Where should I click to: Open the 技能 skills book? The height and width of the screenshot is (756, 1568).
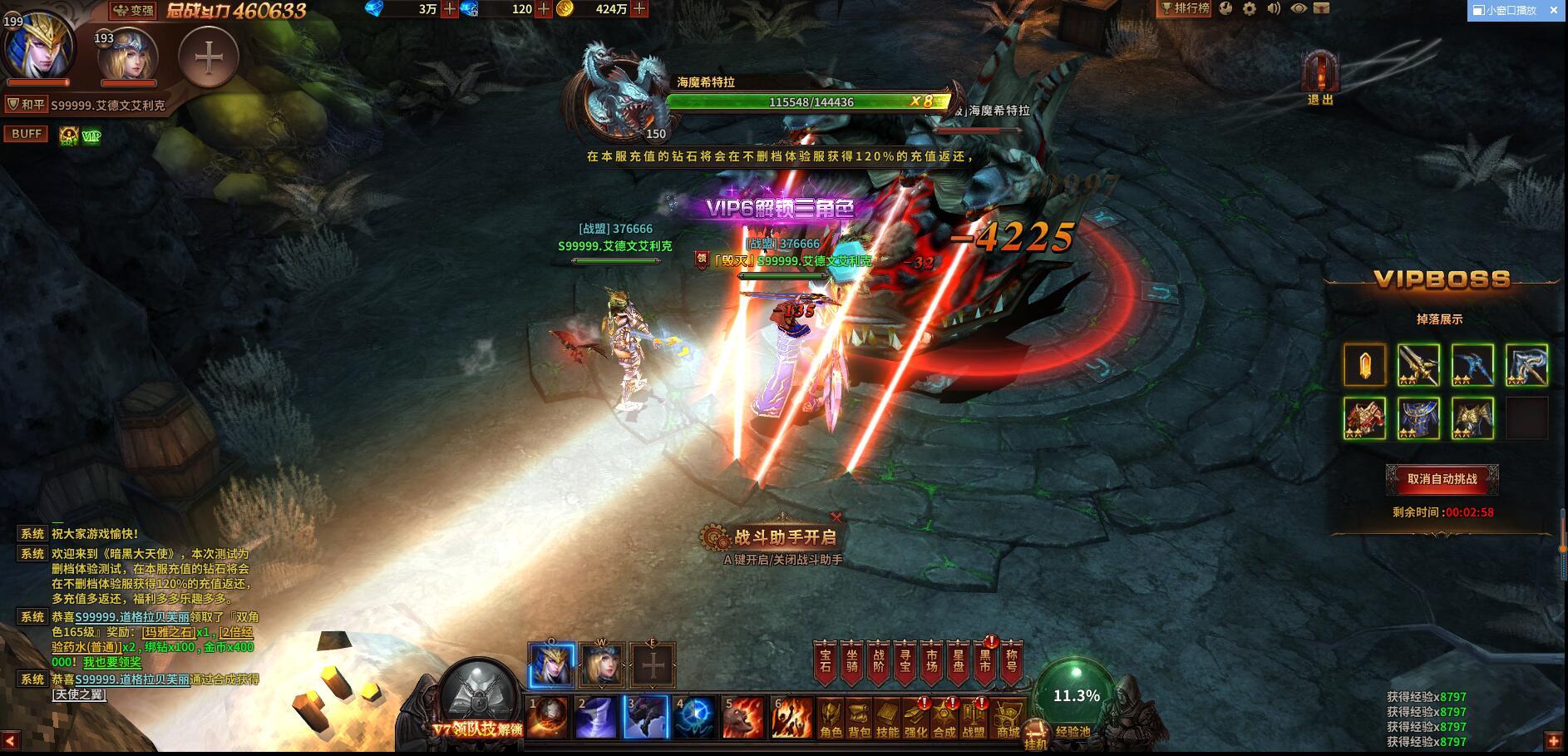click(x=887, y=719)
